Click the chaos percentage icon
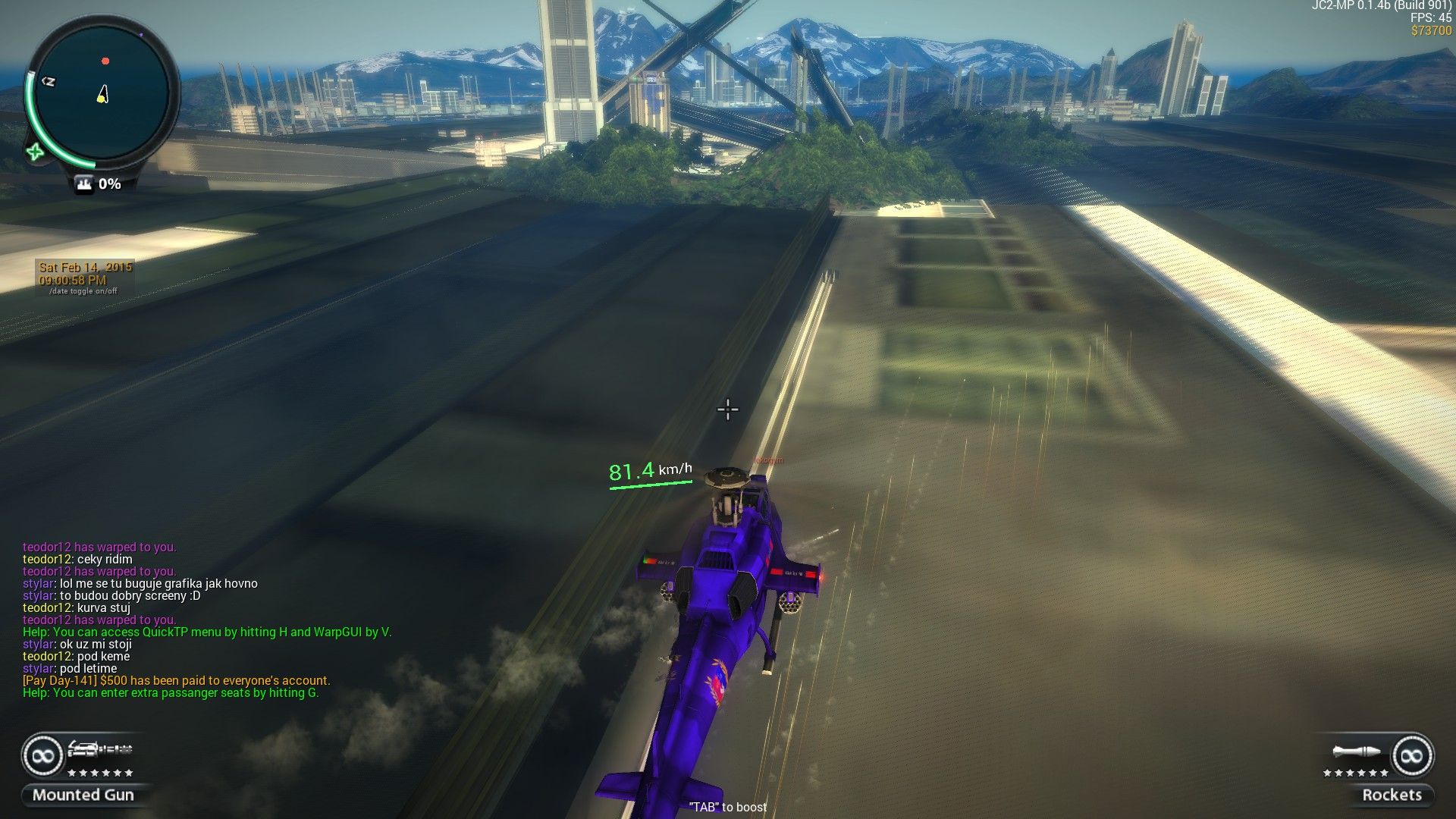The image size is (1456, 819). 84,184
